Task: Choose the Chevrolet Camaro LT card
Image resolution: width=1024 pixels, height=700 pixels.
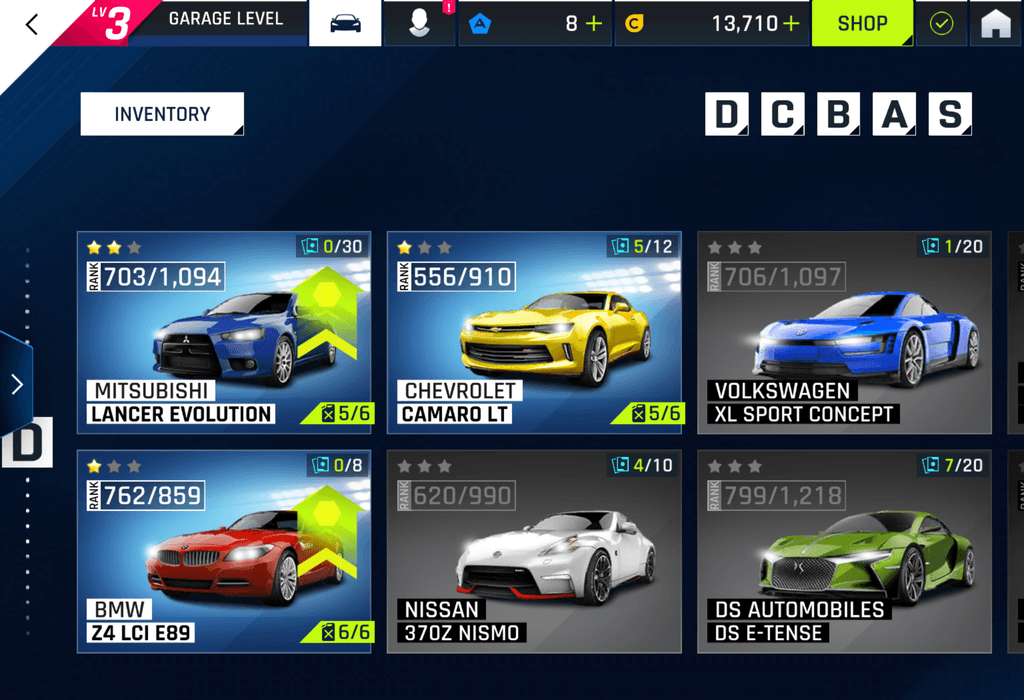Action: (534, 332)
